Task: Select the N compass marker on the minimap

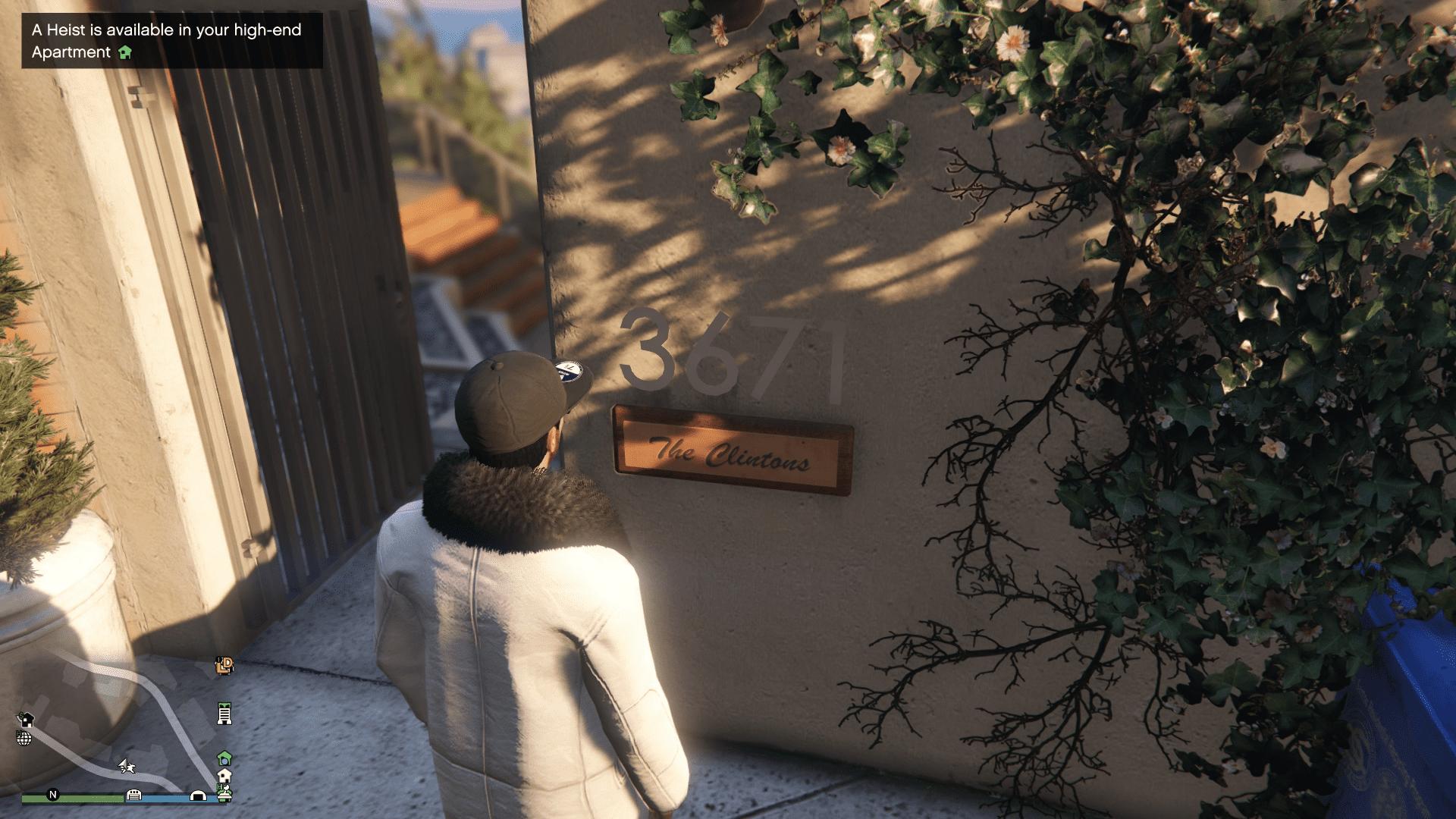Action: pos(52,795)
